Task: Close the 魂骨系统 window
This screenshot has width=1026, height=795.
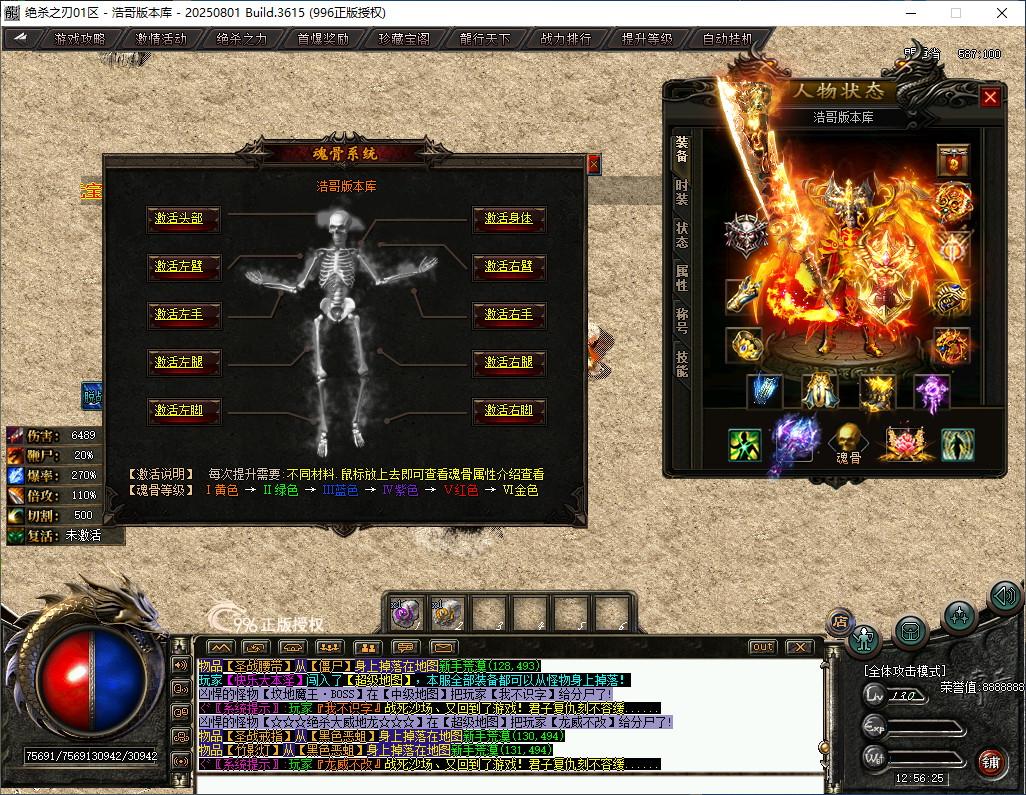Action: coord(594,163)
